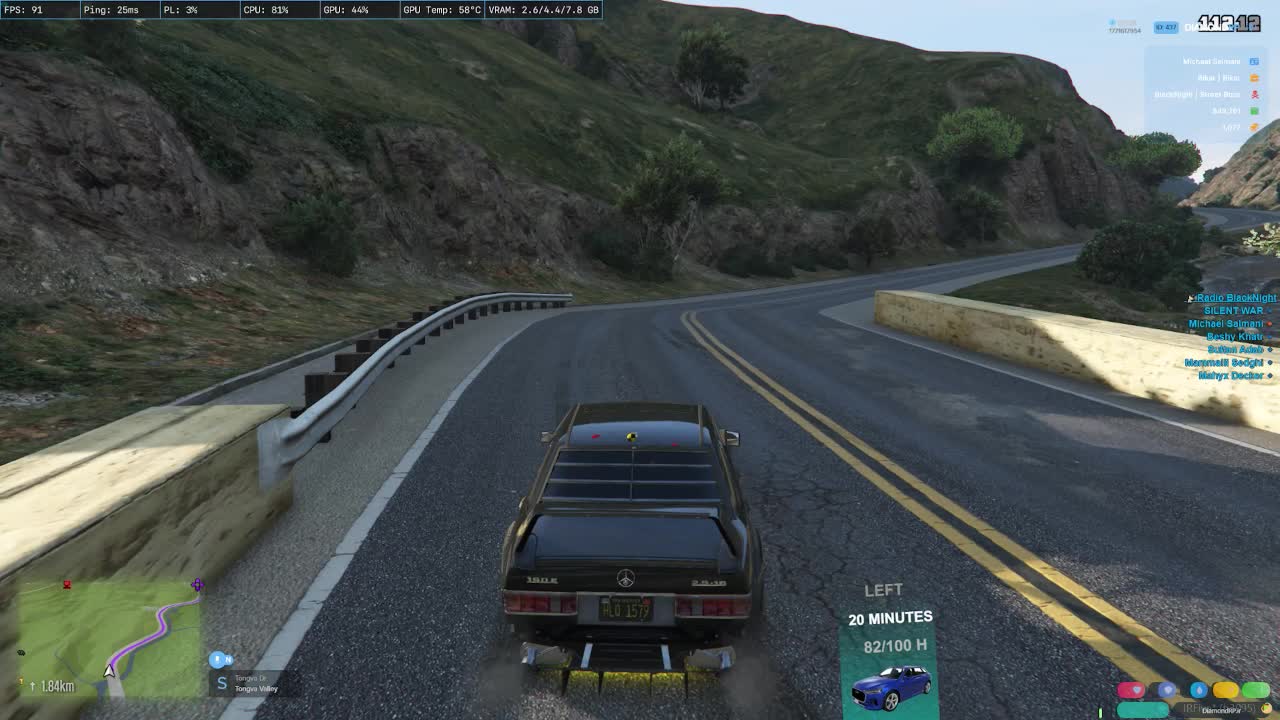Open the blue car reward thumbnail
This screenshot has height=720, width=1280.
890,687
